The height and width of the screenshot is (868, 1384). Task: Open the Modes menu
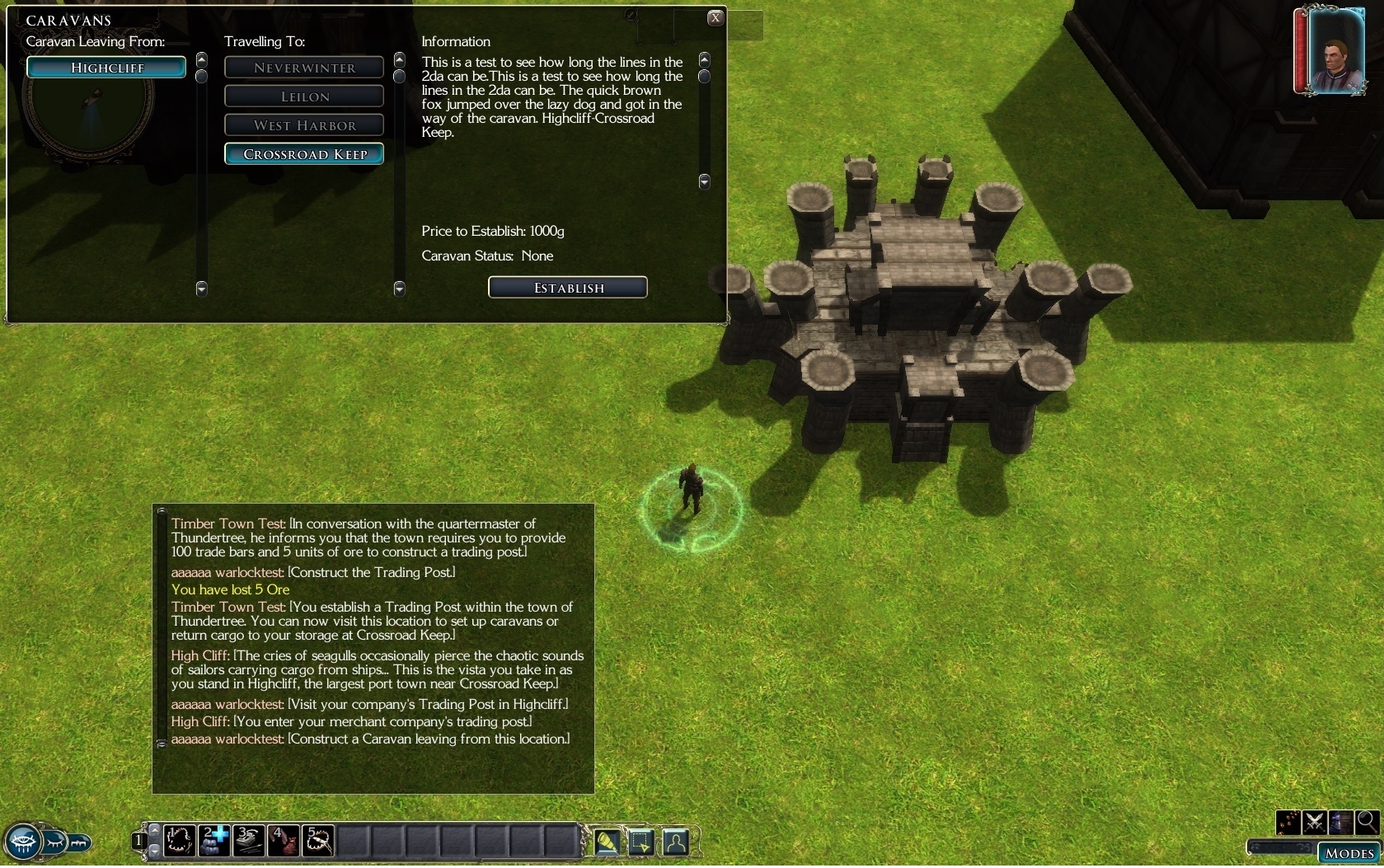tap(1349, 853)
